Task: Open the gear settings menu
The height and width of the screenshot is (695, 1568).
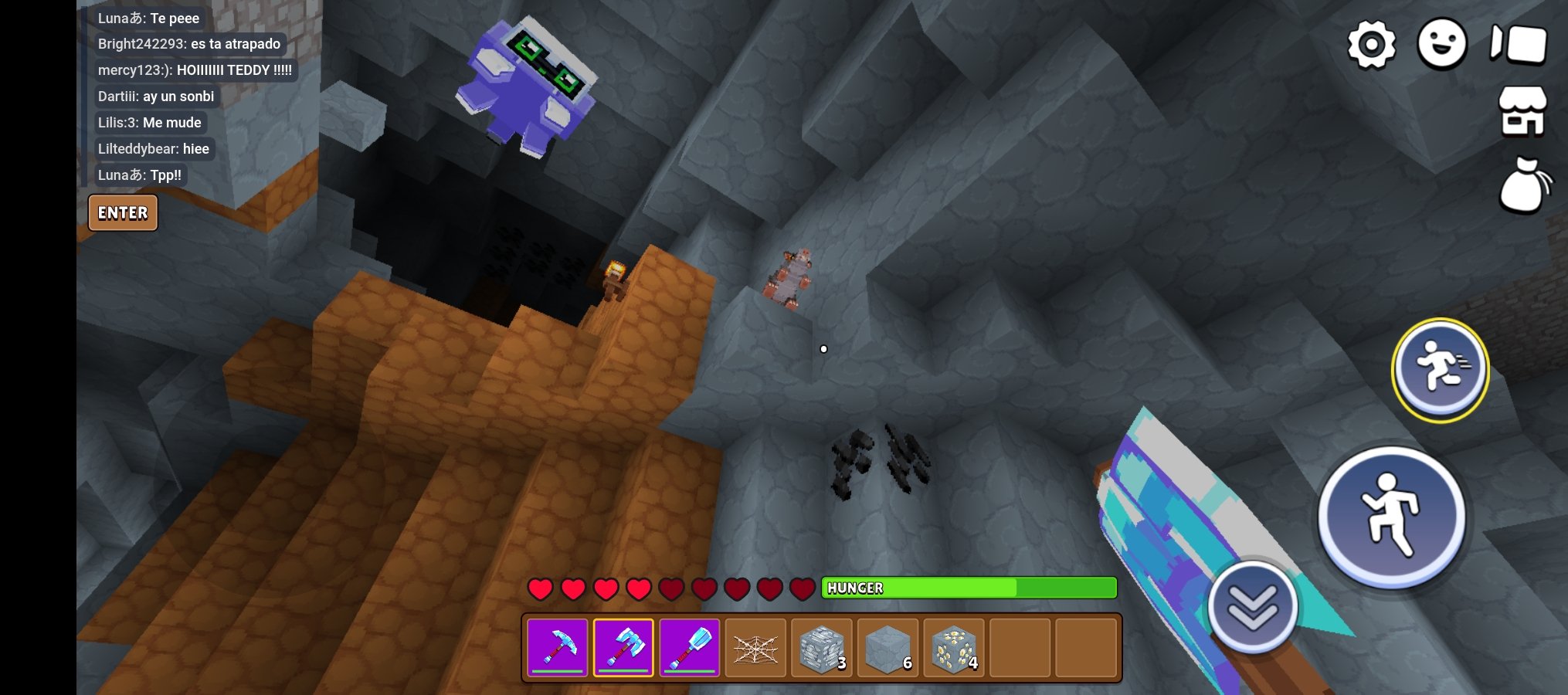Action: 1372,45
